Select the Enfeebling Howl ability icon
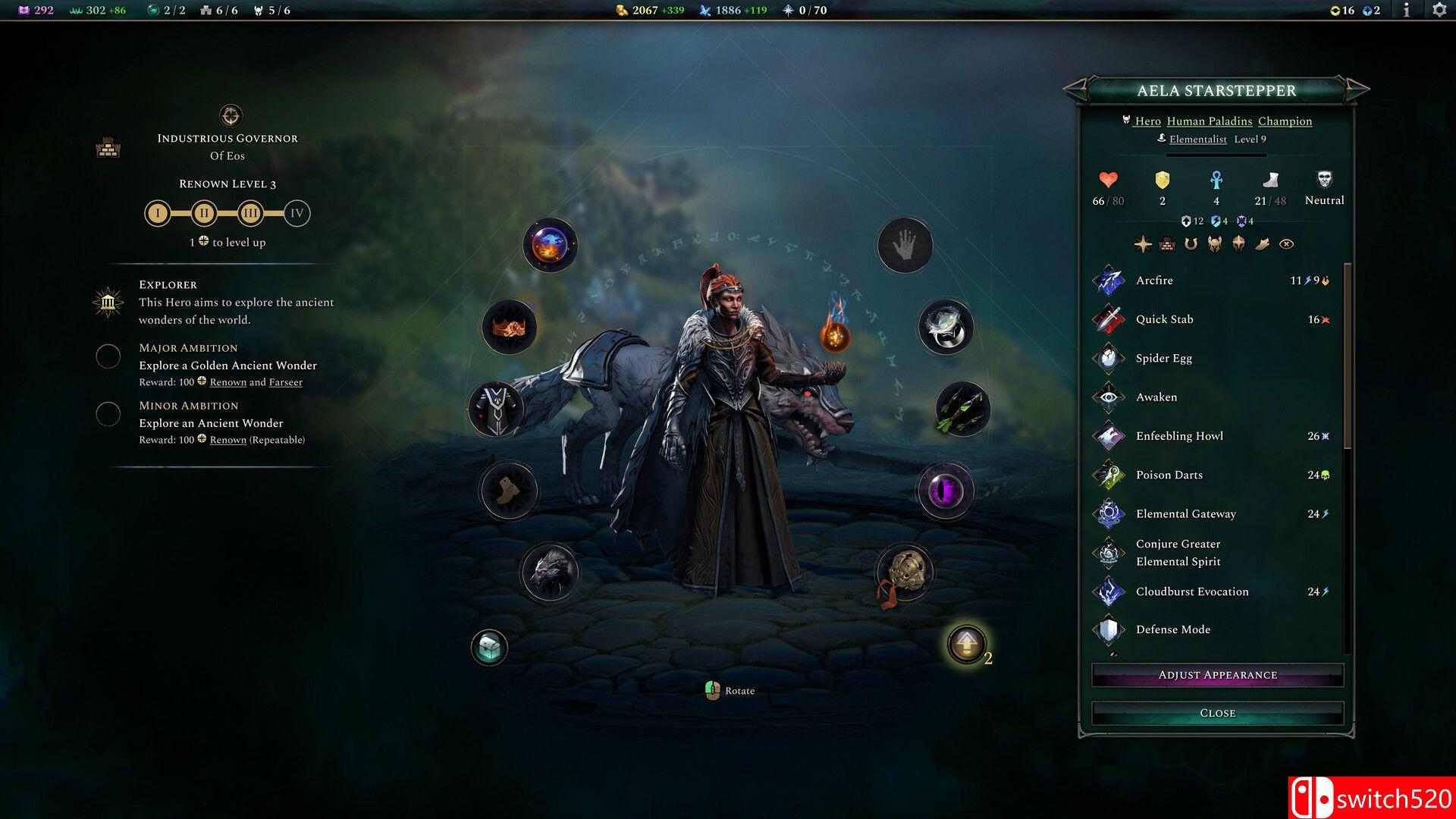 click(x=1108, y=436)
